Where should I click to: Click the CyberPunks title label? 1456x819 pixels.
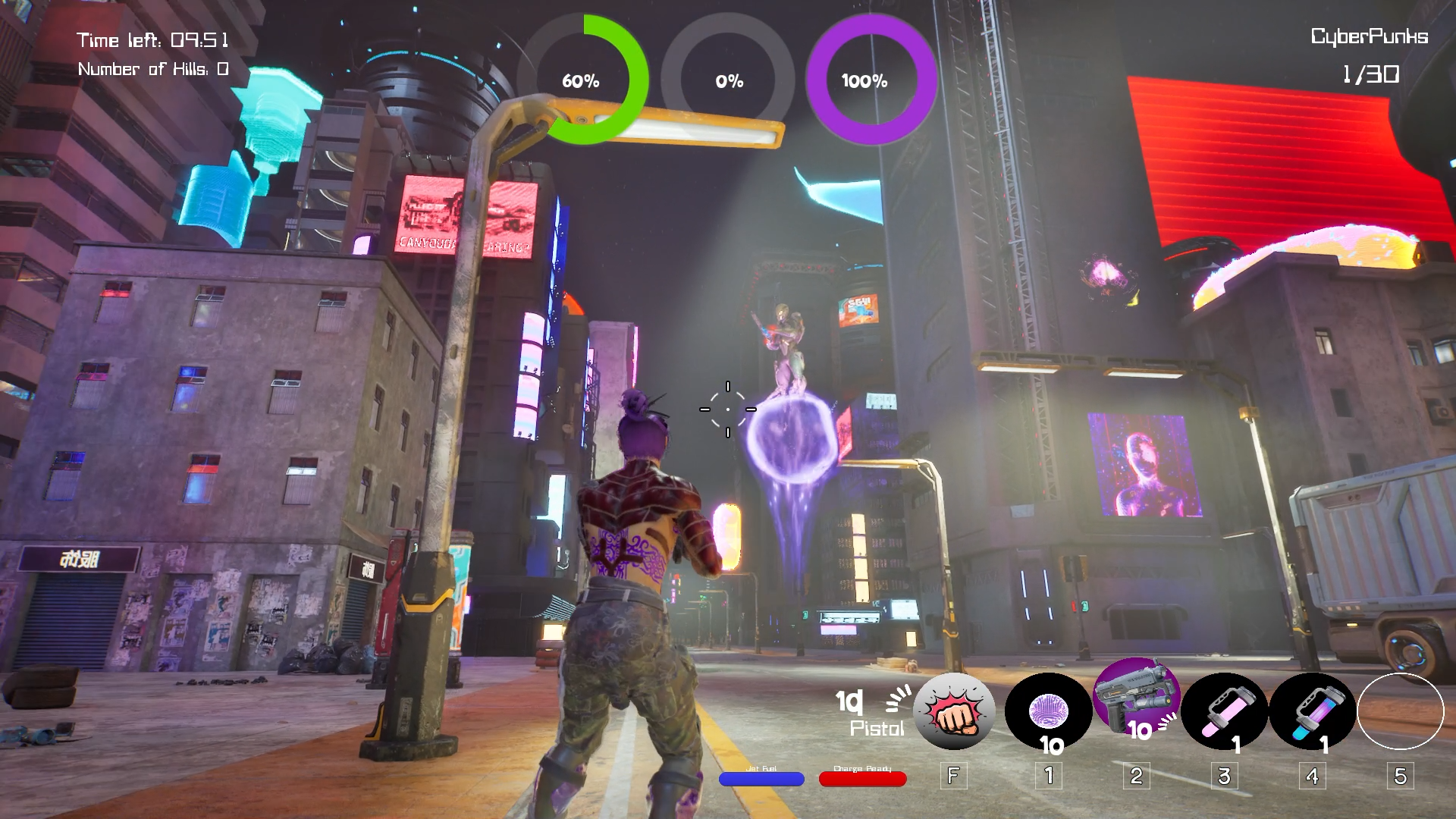coord(1368,35)
